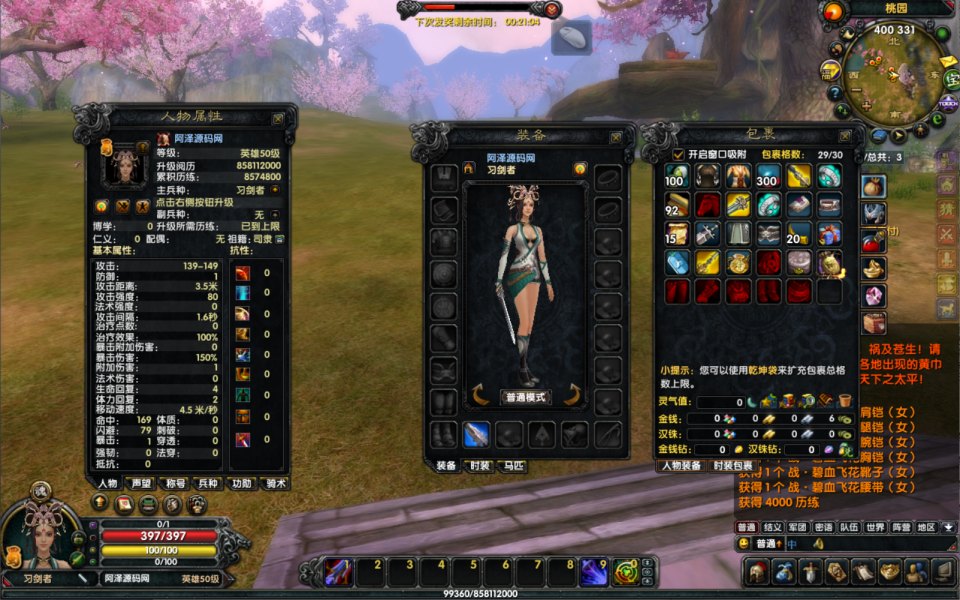The height and width of the screenshot is (600, 960).
Task: Show the 骑术 riding tab
Action: coord(274,483)
